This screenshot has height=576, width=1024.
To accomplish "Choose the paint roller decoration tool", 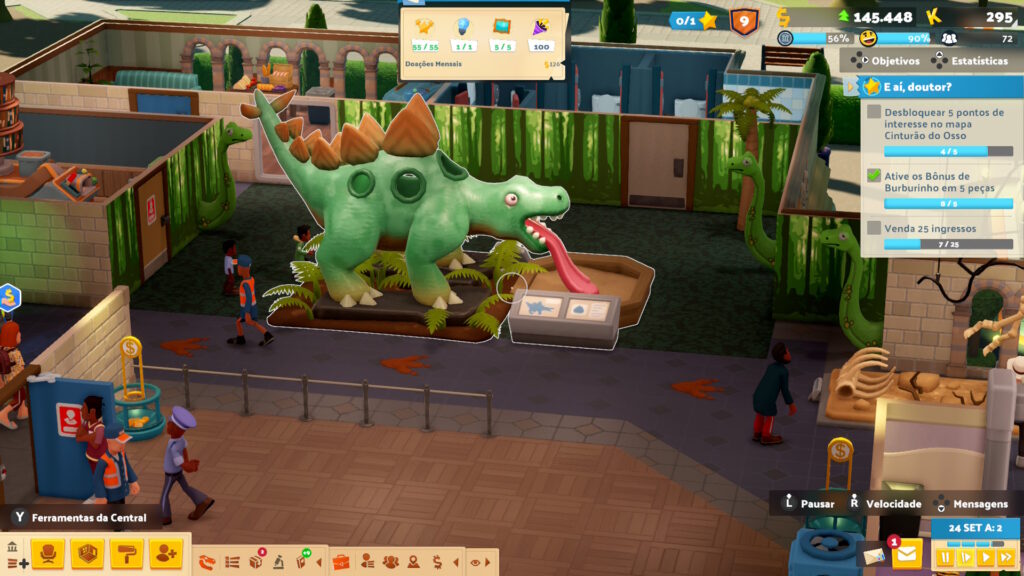I will [127, 553].
